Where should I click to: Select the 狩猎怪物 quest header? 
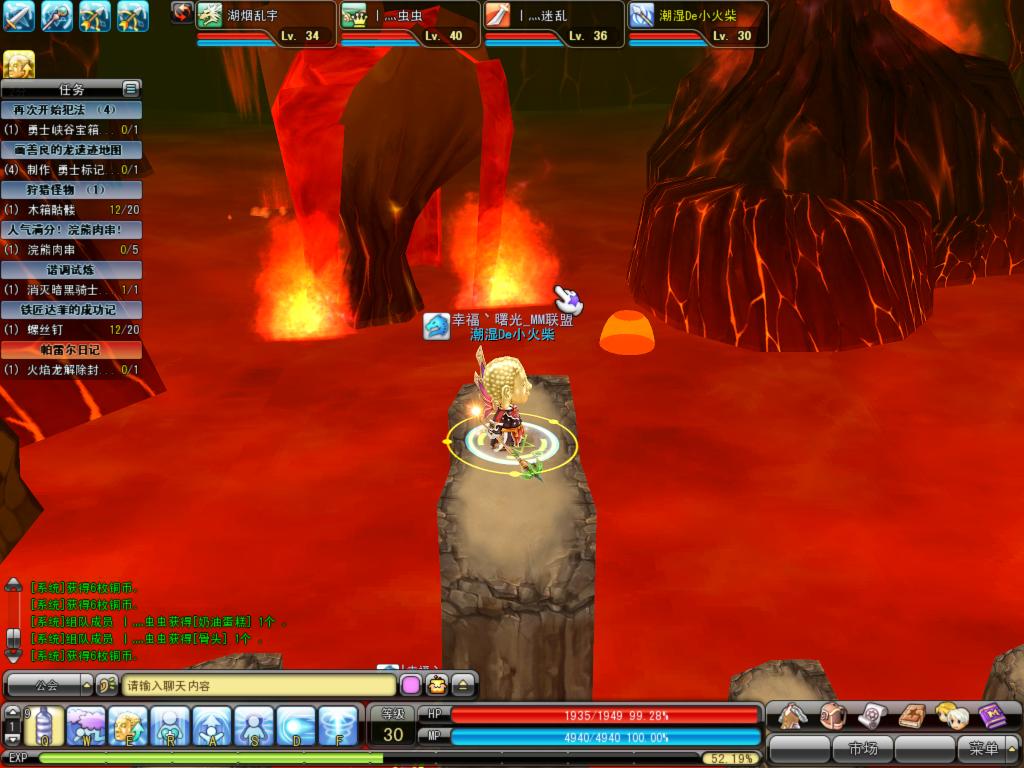71,190
